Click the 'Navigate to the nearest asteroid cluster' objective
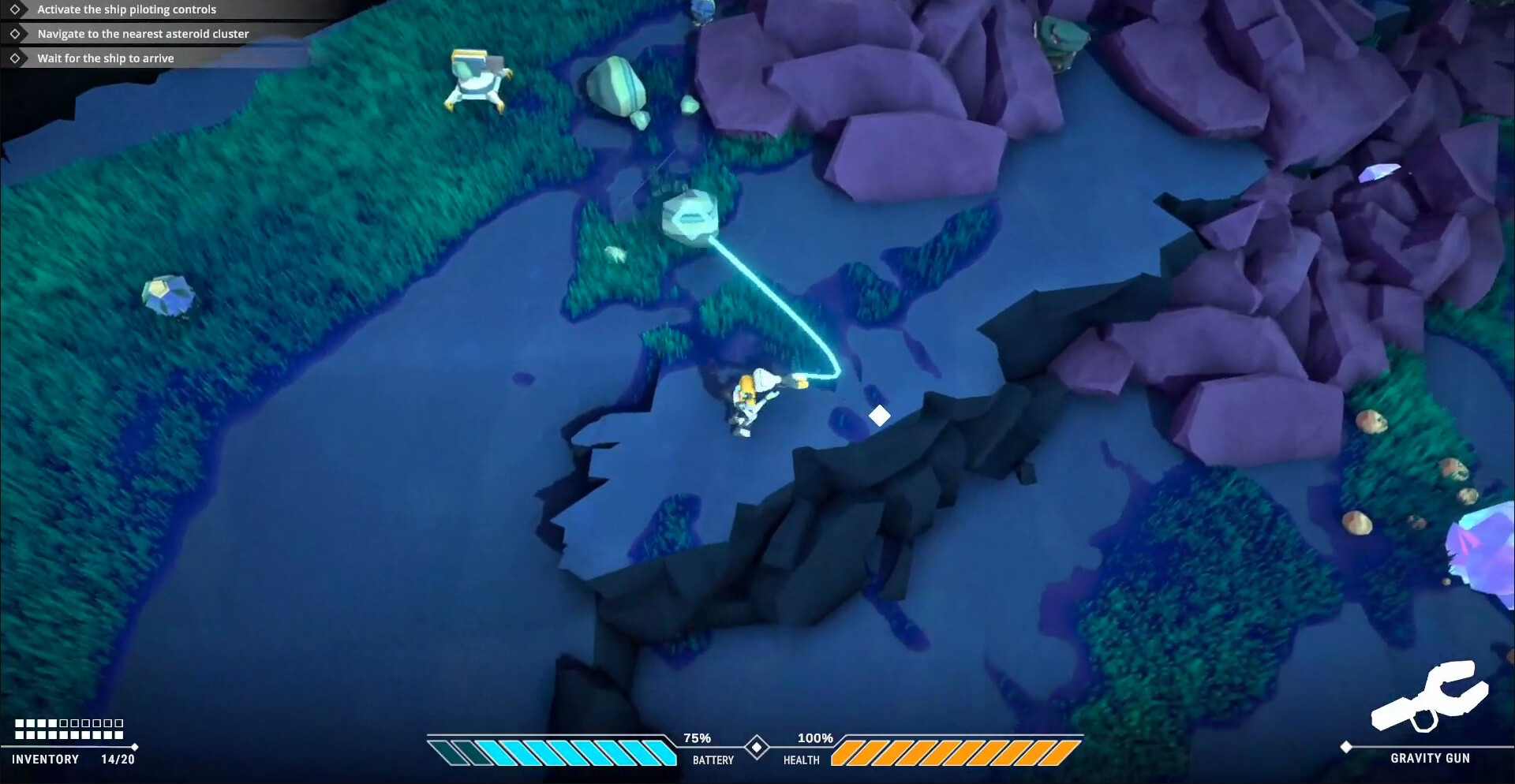Viewport: 1515px width, 784px height. pyautogui.click(x=143, y=34)
